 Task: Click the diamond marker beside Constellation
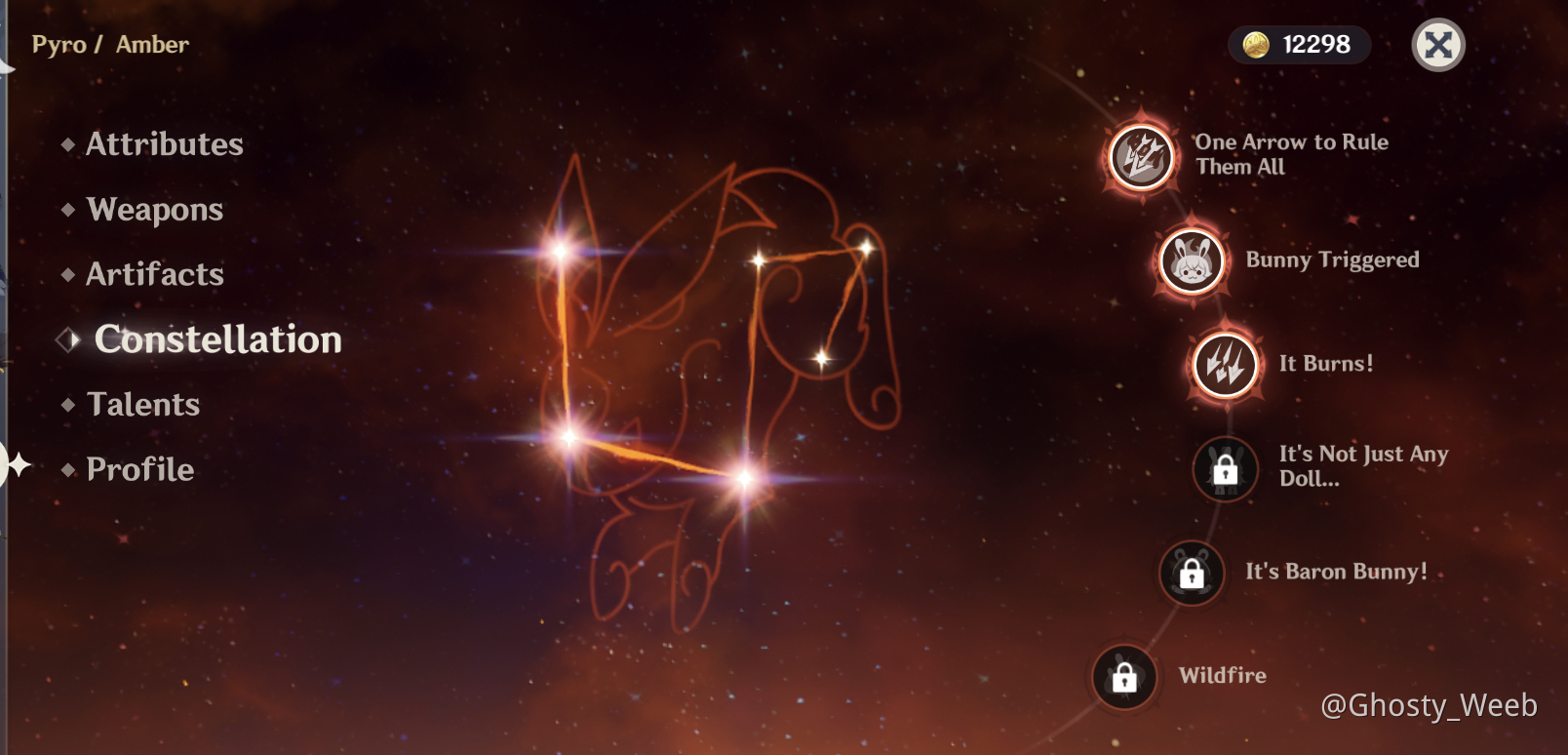tap(67, 339)
